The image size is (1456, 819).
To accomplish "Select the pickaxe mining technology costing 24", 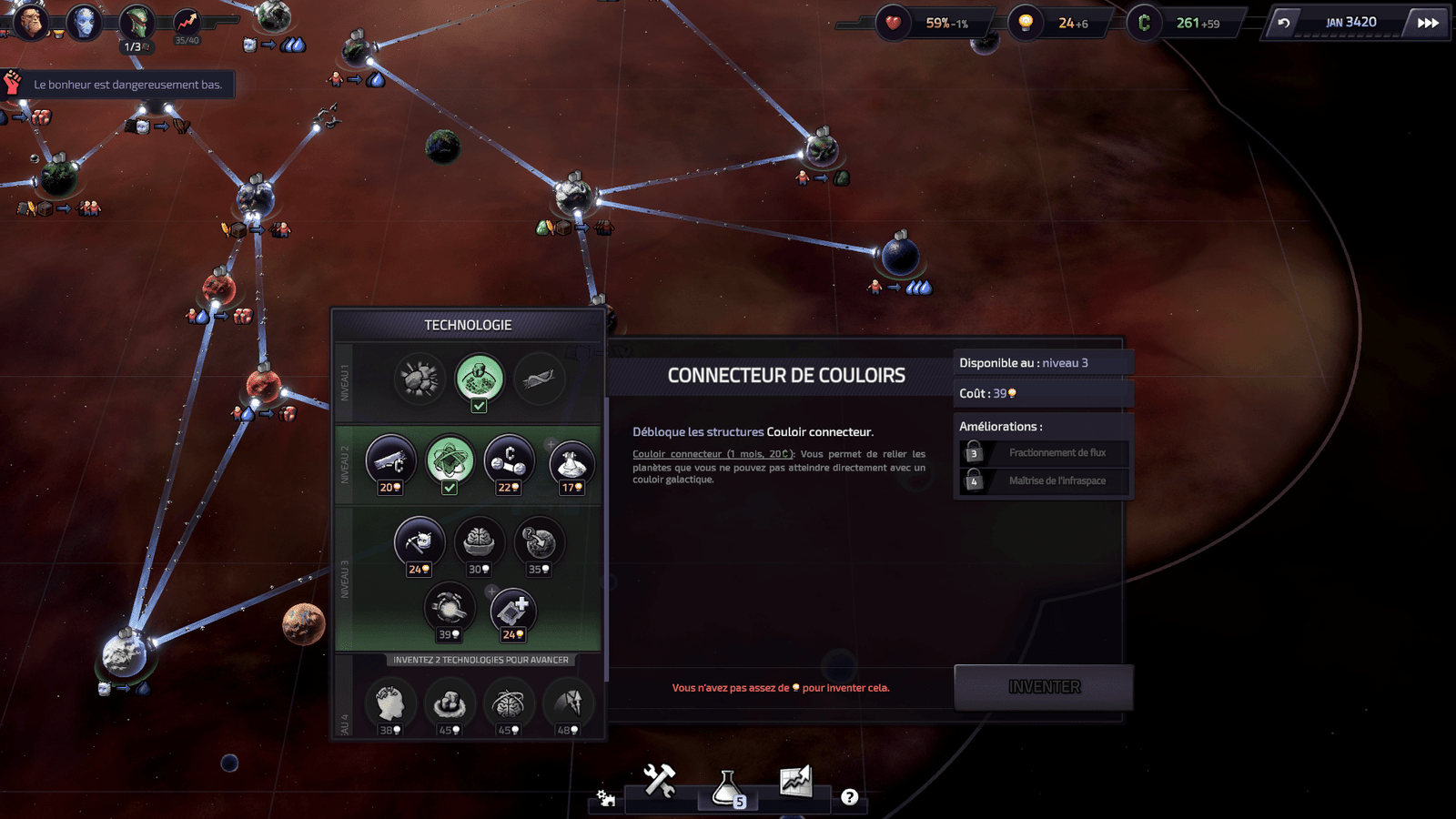I will [x=419, y=541].
